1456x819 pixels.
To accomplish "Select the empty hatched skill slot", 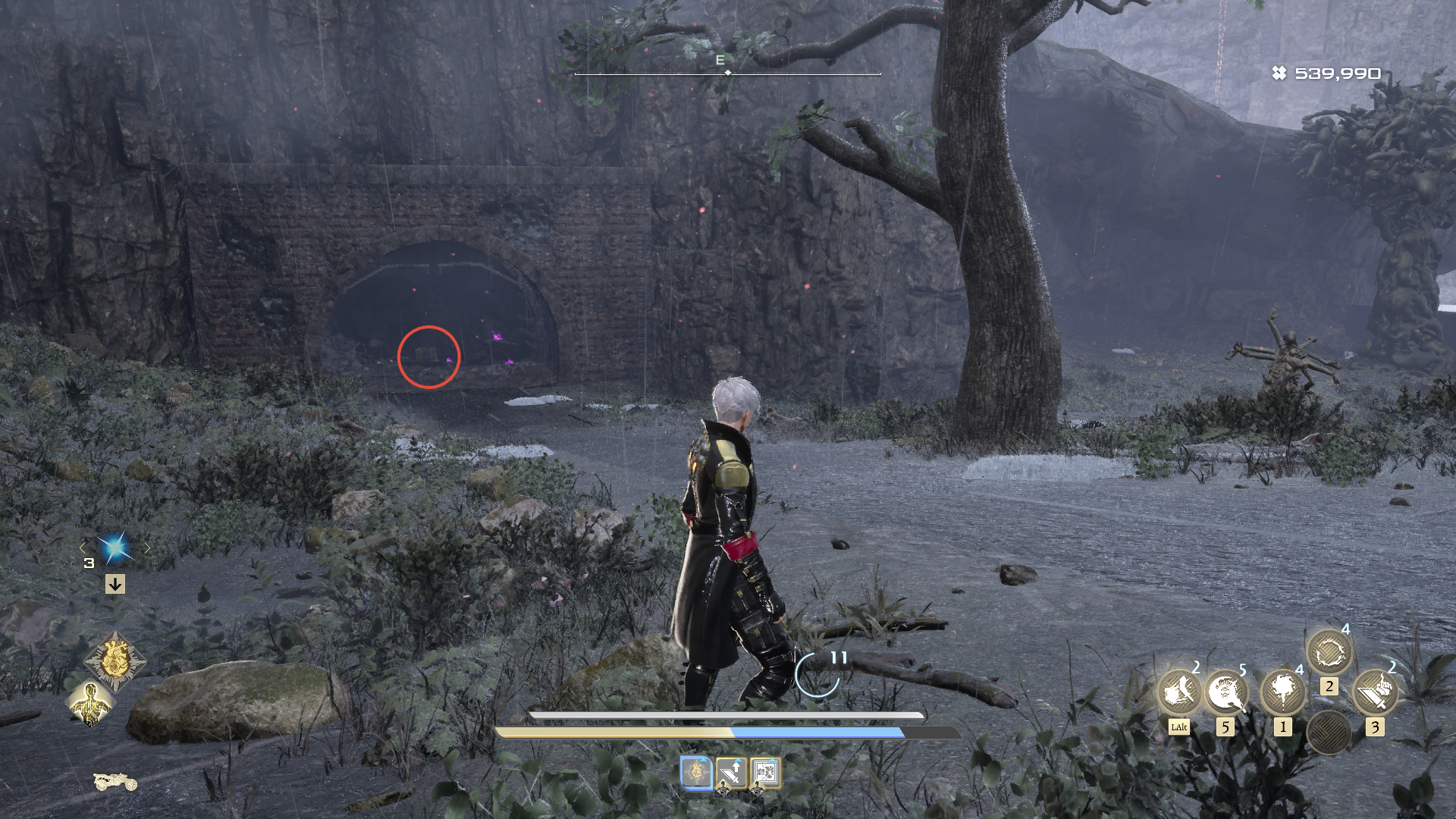I will pyautogui.click(x=1329, y=733).
